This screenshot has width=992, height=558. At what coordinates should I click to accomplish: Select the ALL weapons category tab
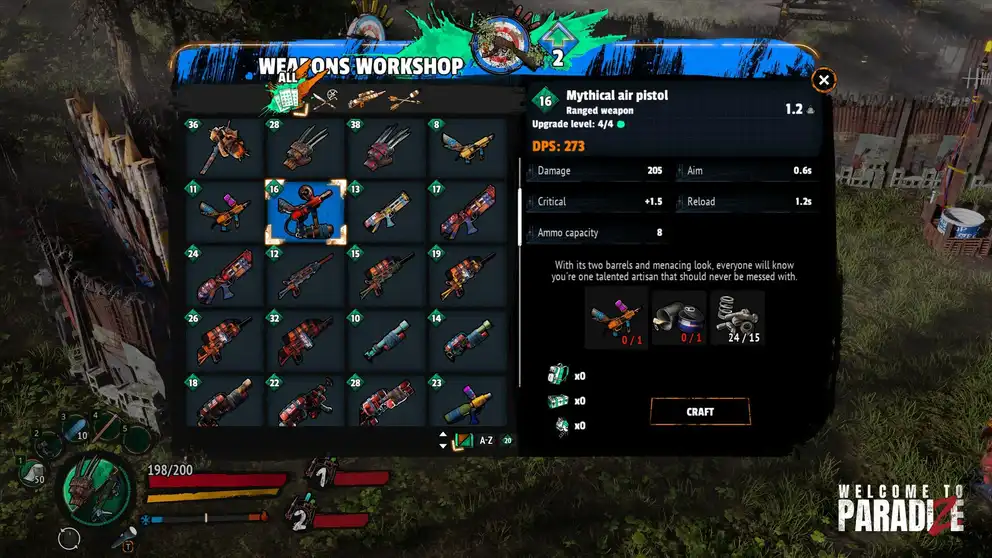pyautogui.click(x=286, y=98)
